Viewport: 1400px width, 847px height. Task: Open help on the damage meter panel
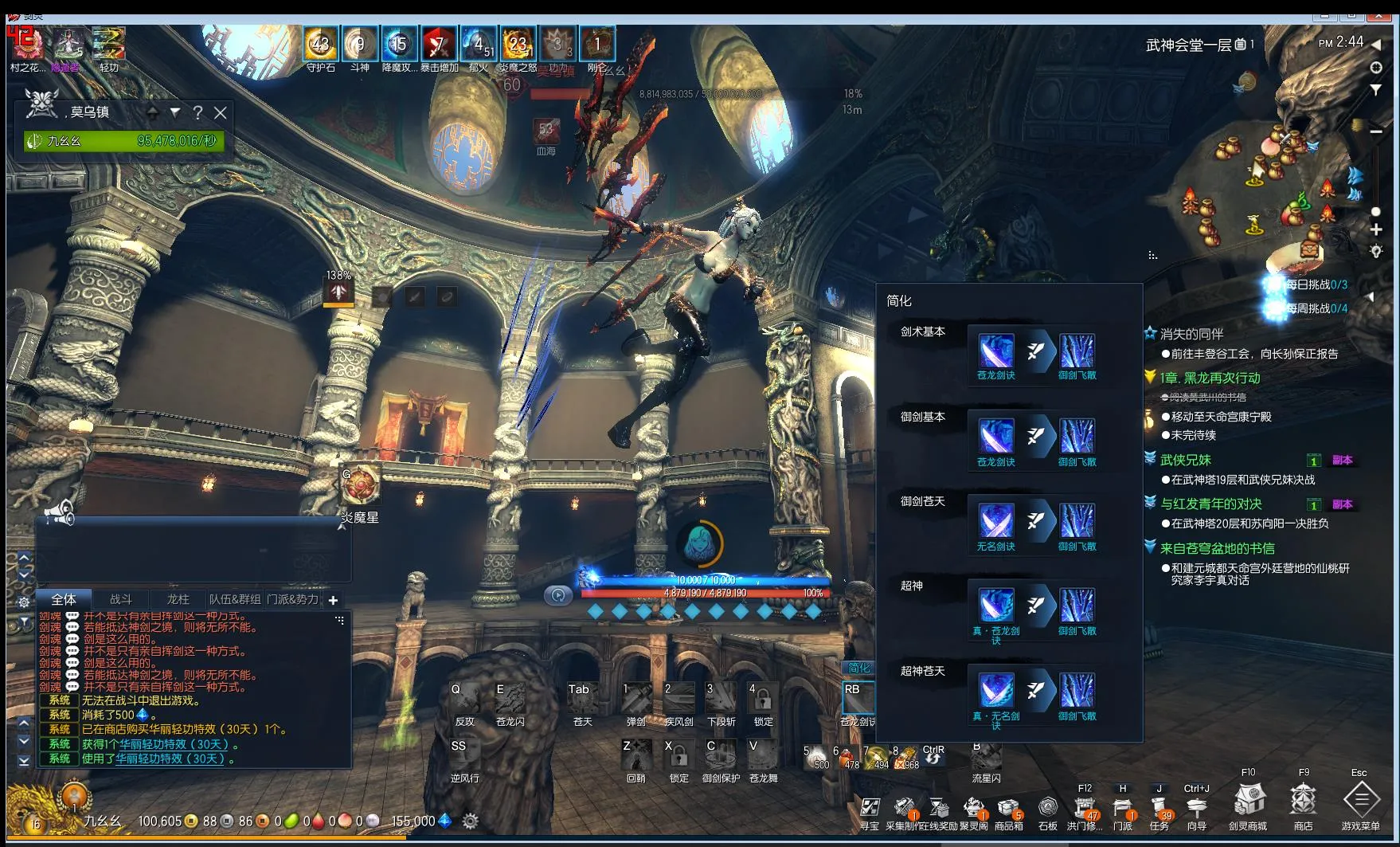click(x=197, y=113)
